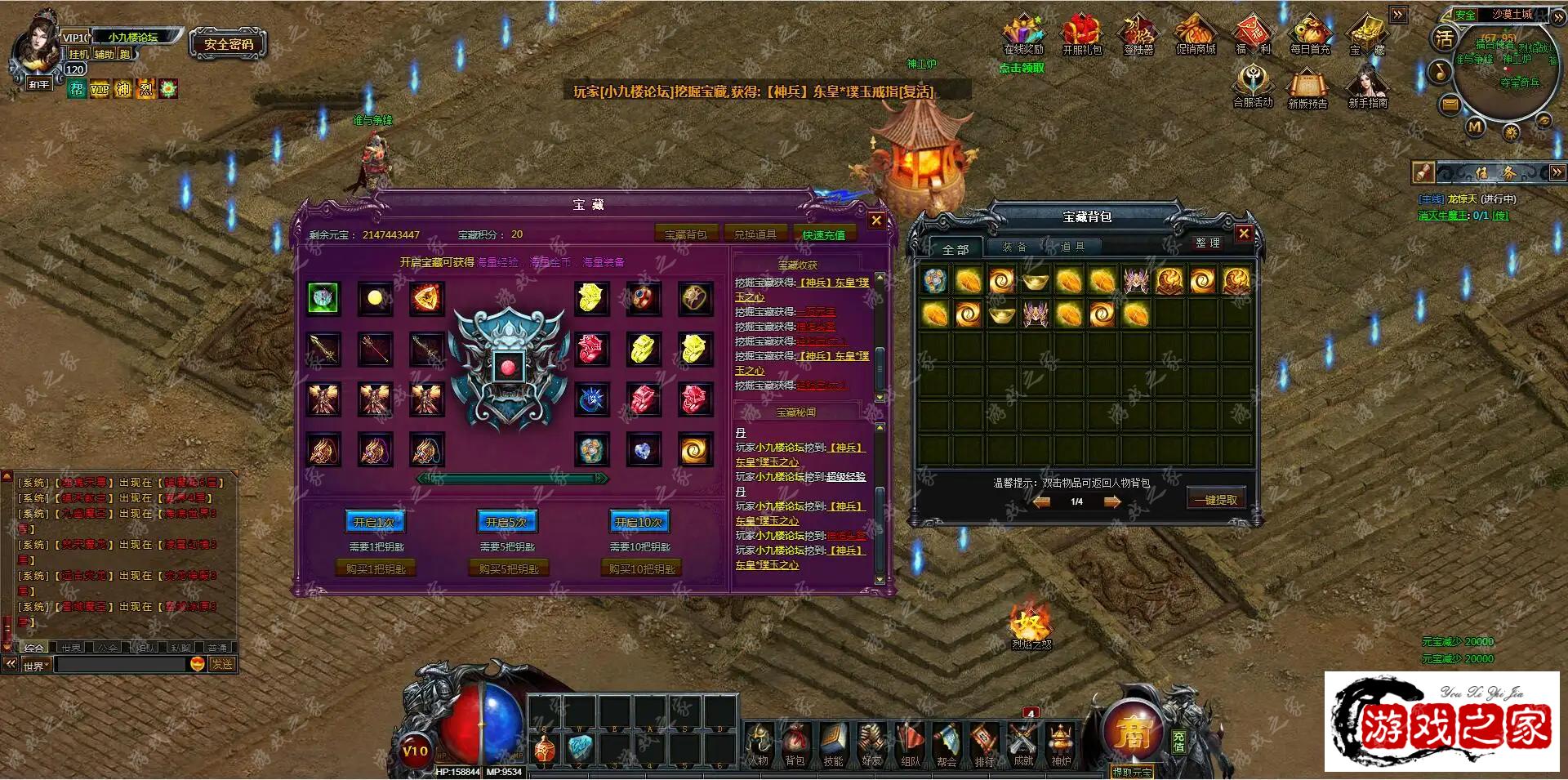Open the 新手指南 beginner guide icon
Viewport: 1568px width, 780px height.
point(1368,87)
